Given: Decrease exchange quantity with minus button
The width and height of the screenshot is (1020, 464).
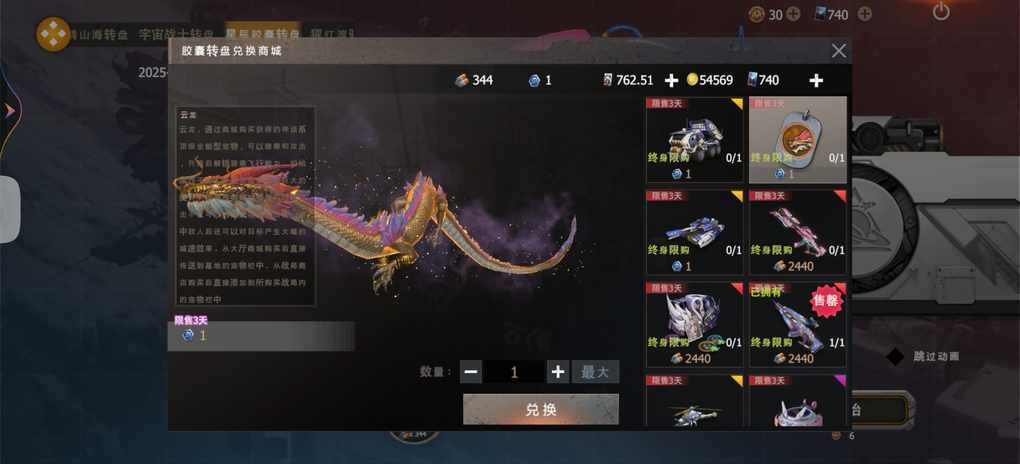Looking at the screenshot, I should pyautogui.click(x=471, y=372).
